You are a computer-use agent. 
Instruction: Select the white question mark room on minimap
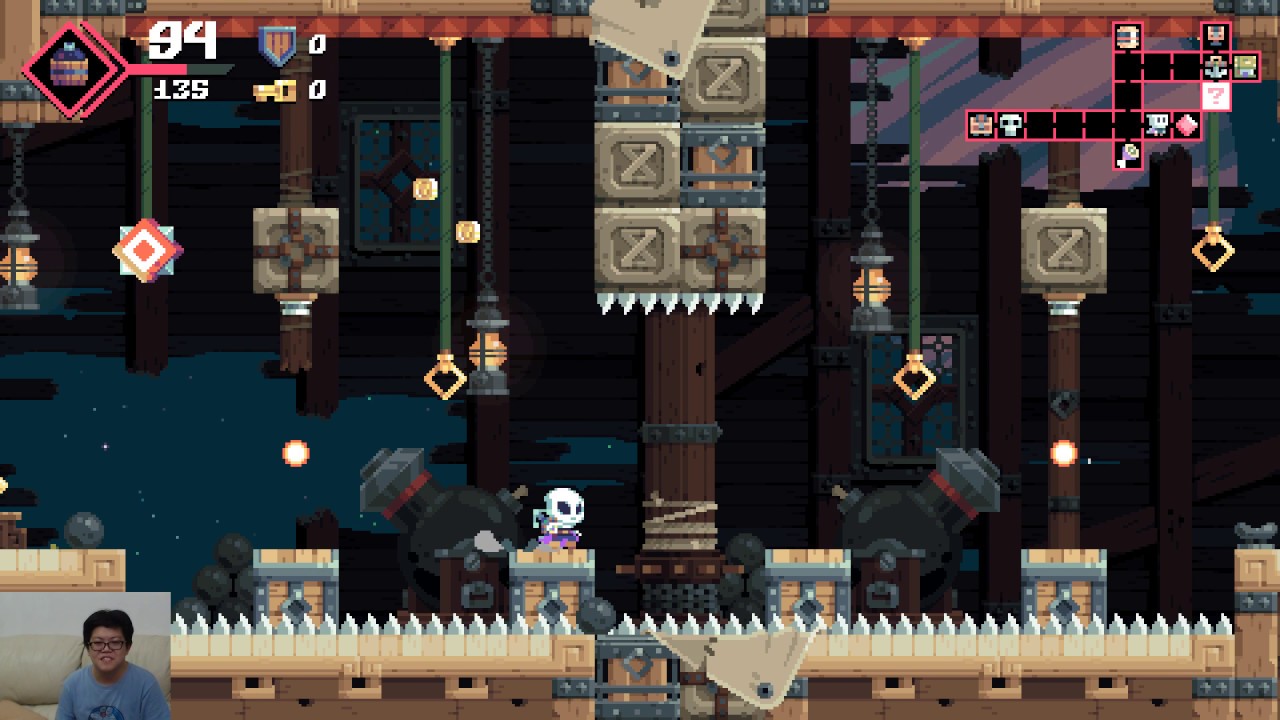1215,97
